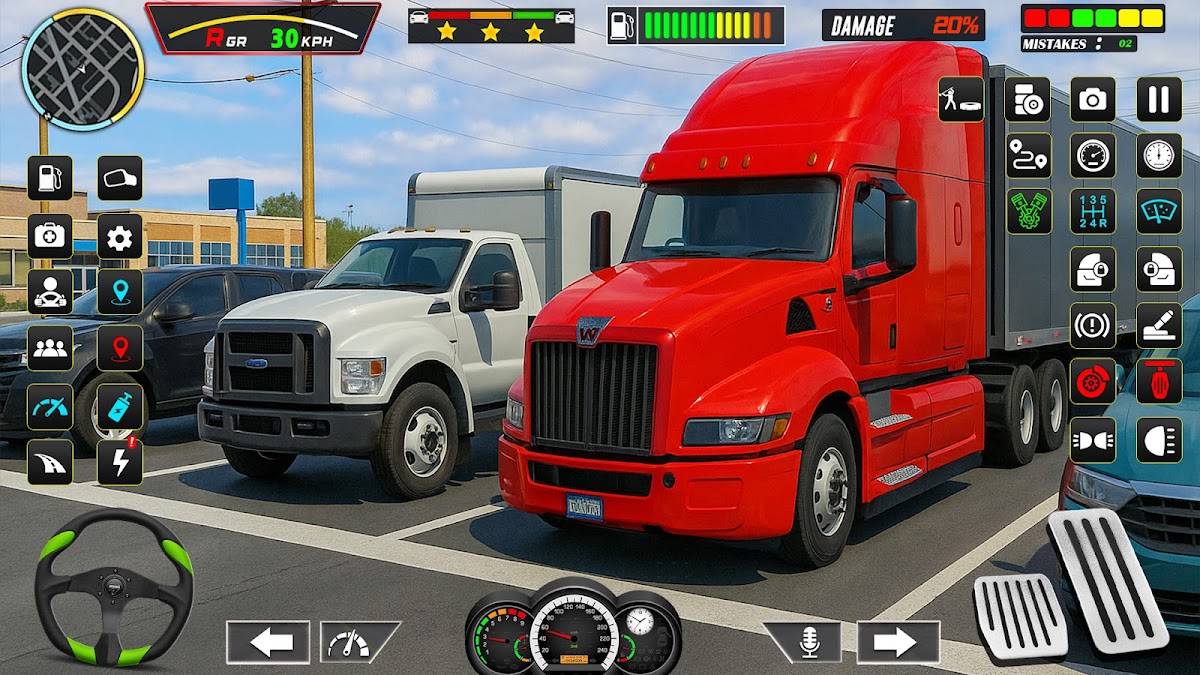Open the route waypoints icon

pos(1028,155)
